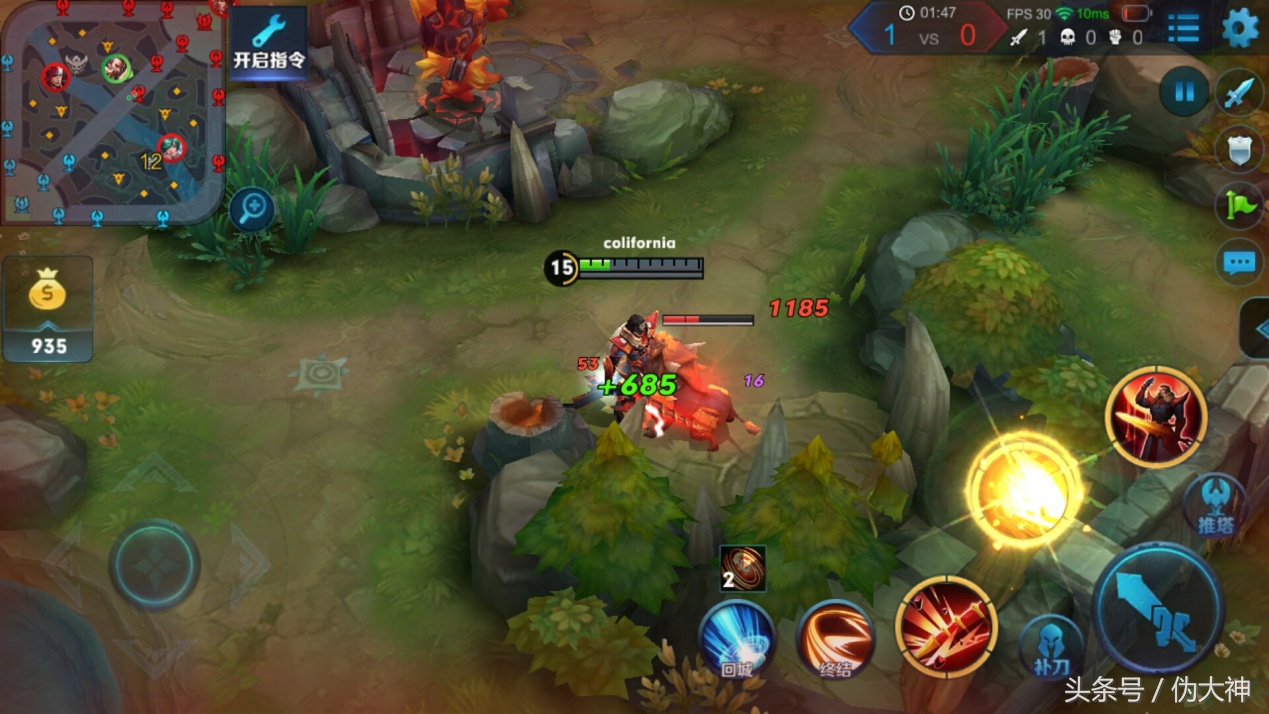Click the magnifier zoom button
The width and height of the screenshot is (1269, 714).
[252, 209]
